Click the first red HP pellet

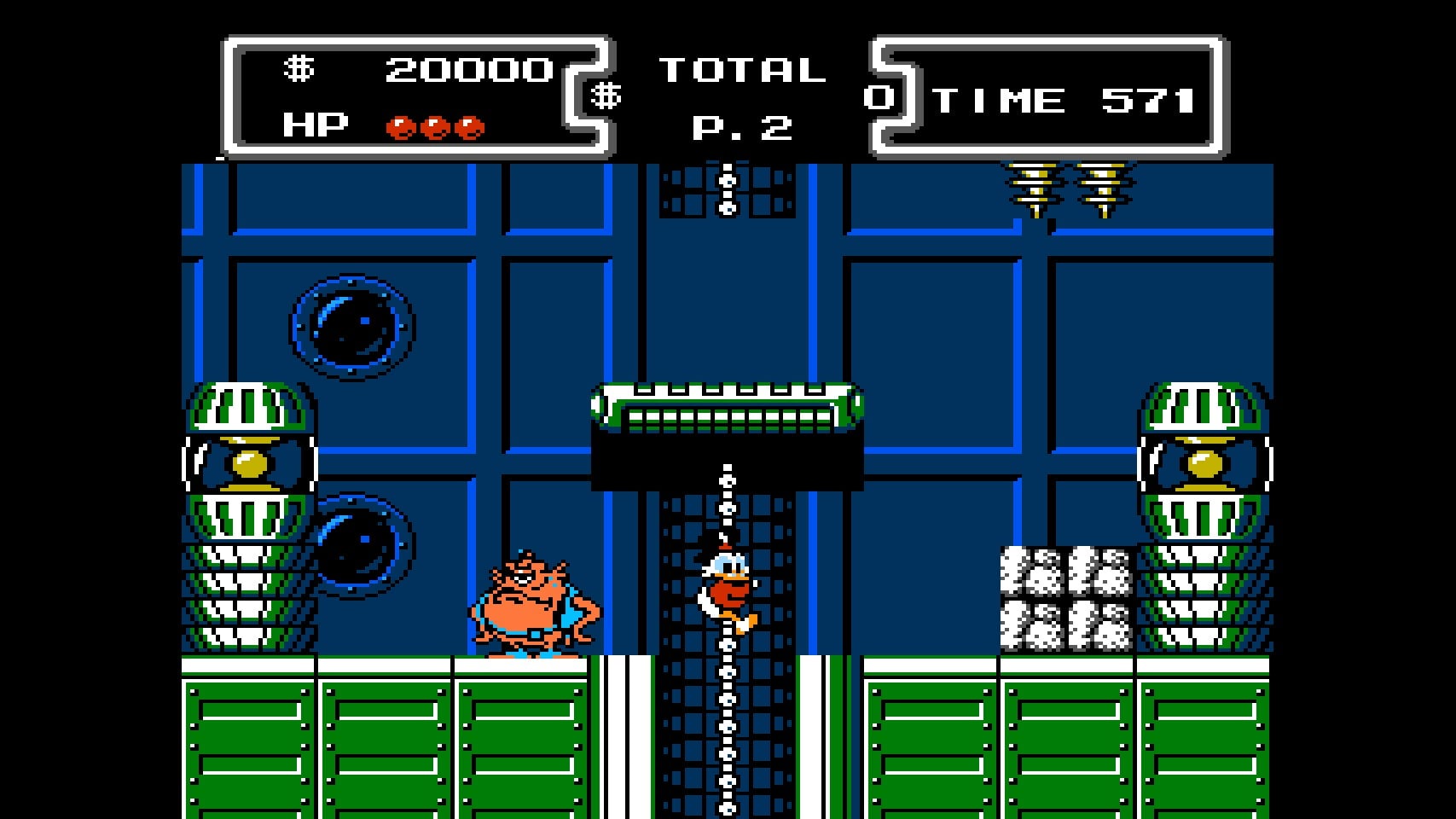coord(401,128)
